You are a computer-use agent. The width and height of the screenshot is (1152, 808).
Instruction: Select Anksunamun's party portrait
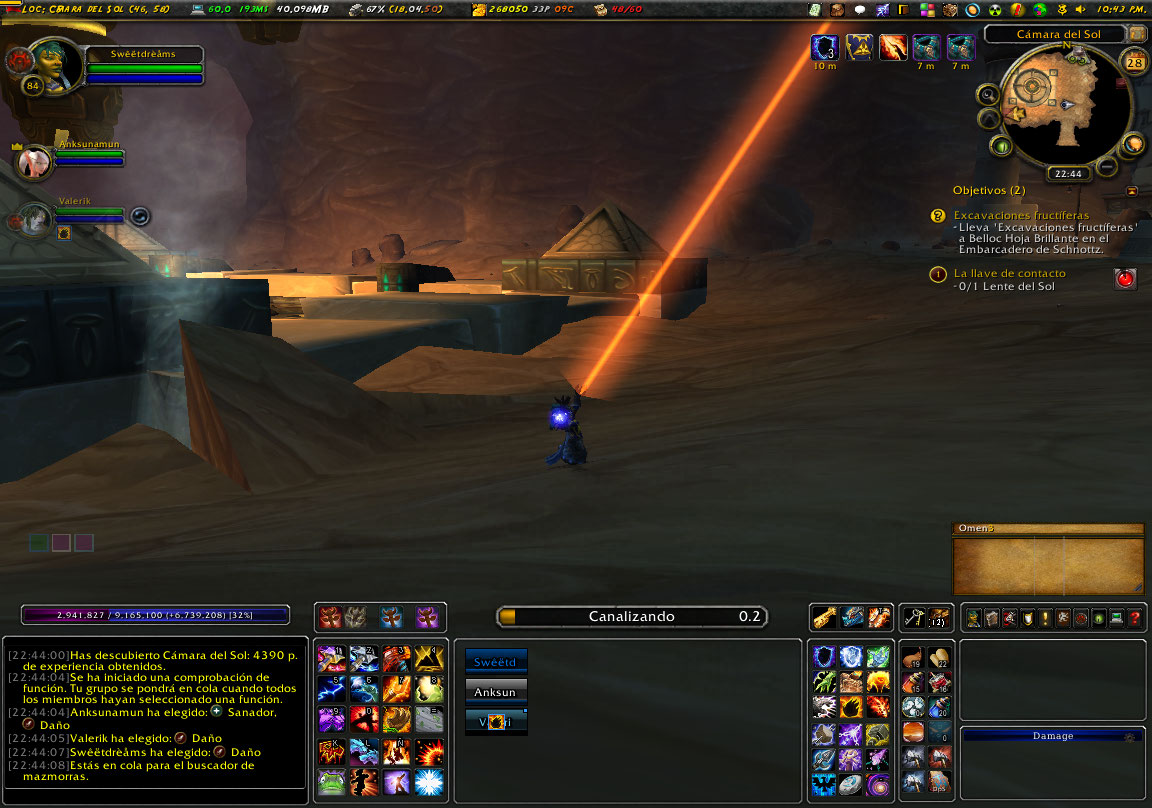pos(35,162)
